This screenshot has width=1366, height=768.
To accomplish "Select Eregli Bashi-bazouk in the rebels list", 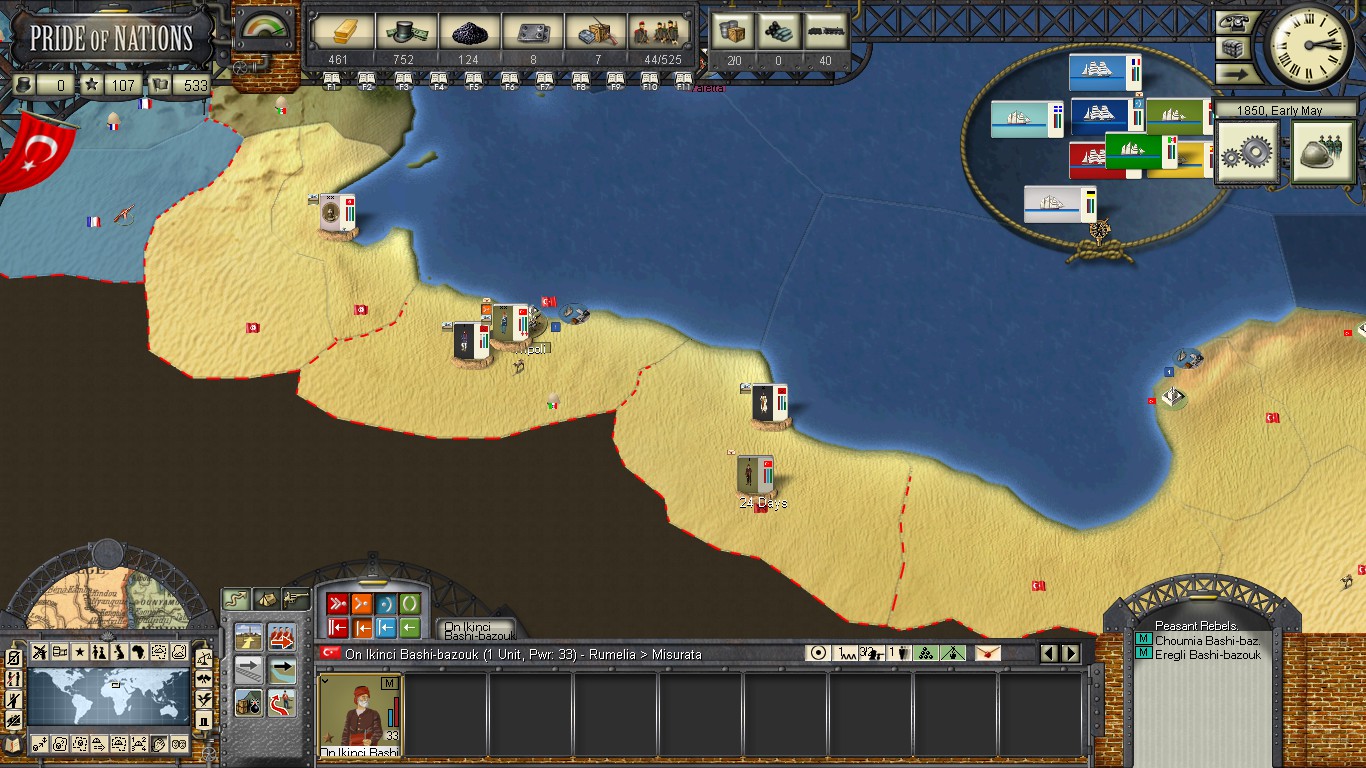I will click(1208, 655).
